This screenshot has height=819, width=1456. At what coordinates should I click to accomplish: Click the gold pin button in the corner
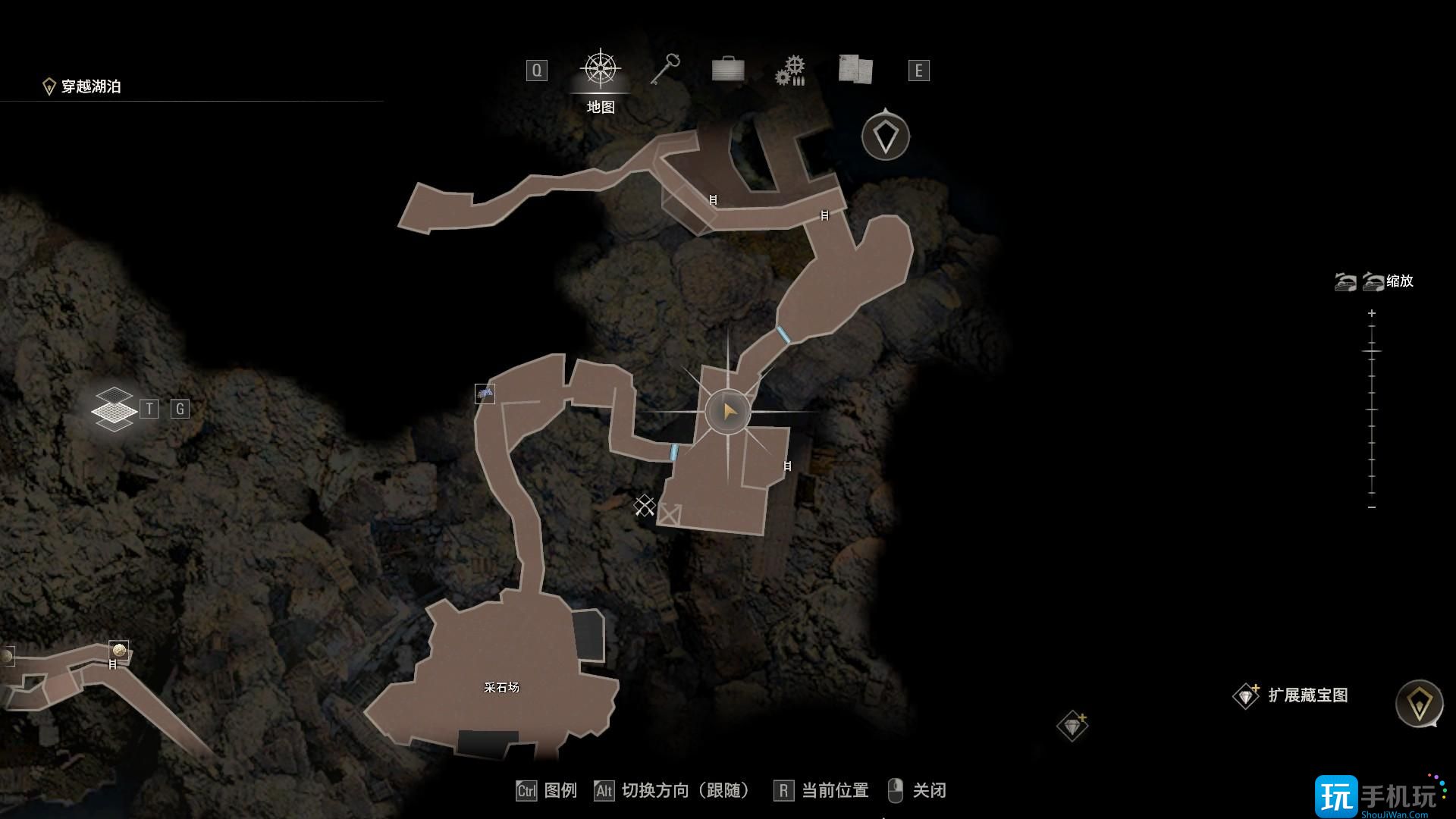[x=1419, y=704]
